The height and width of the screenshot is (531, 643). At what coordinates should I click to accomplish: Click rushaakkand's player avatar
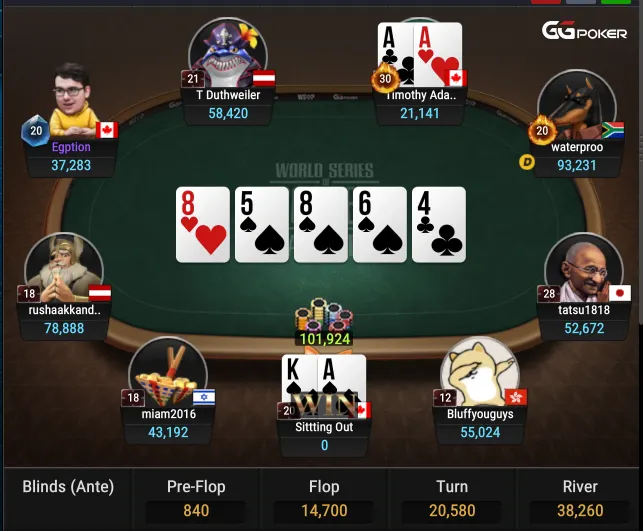tap(62, 268)
